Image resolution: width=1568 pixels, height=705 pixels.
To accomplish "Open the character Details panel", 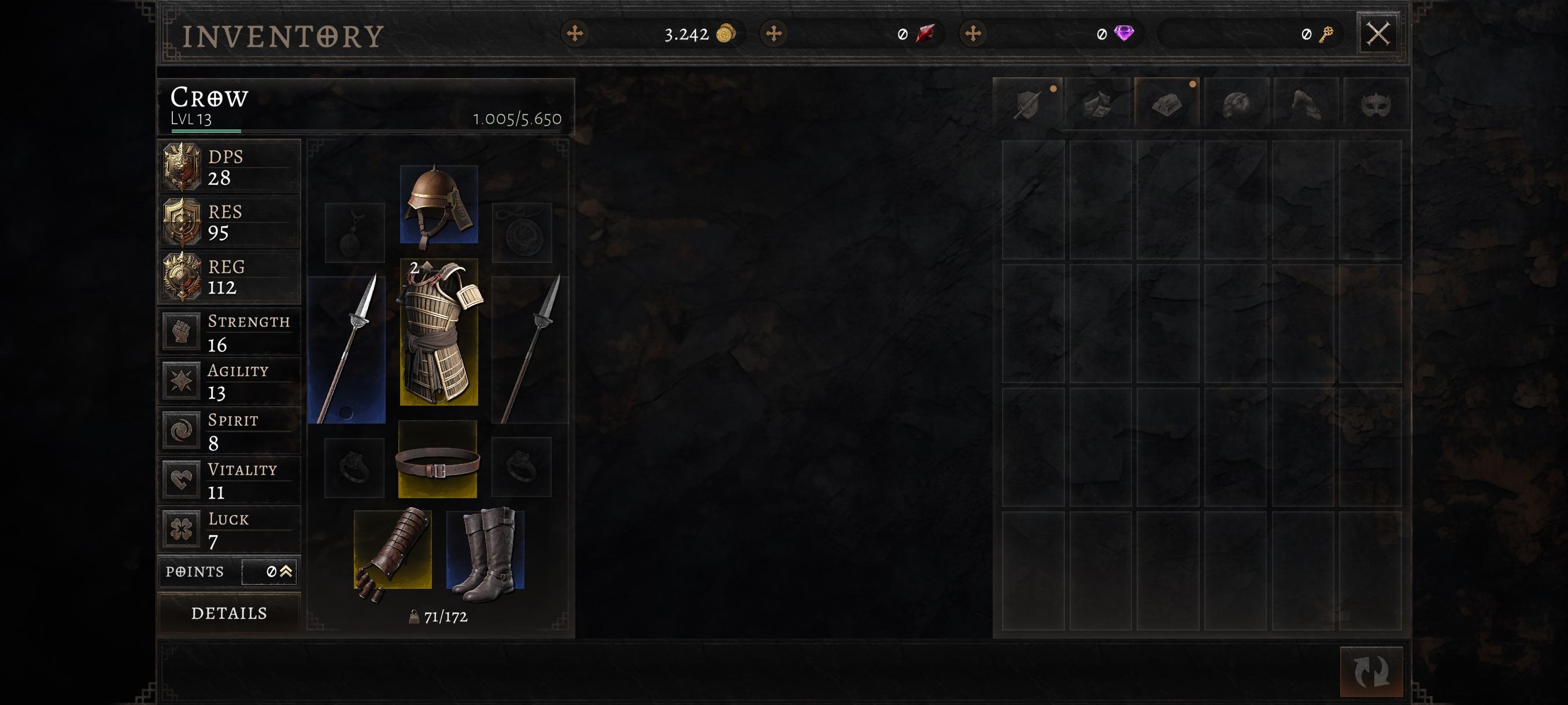I will [x=229, y=613].
